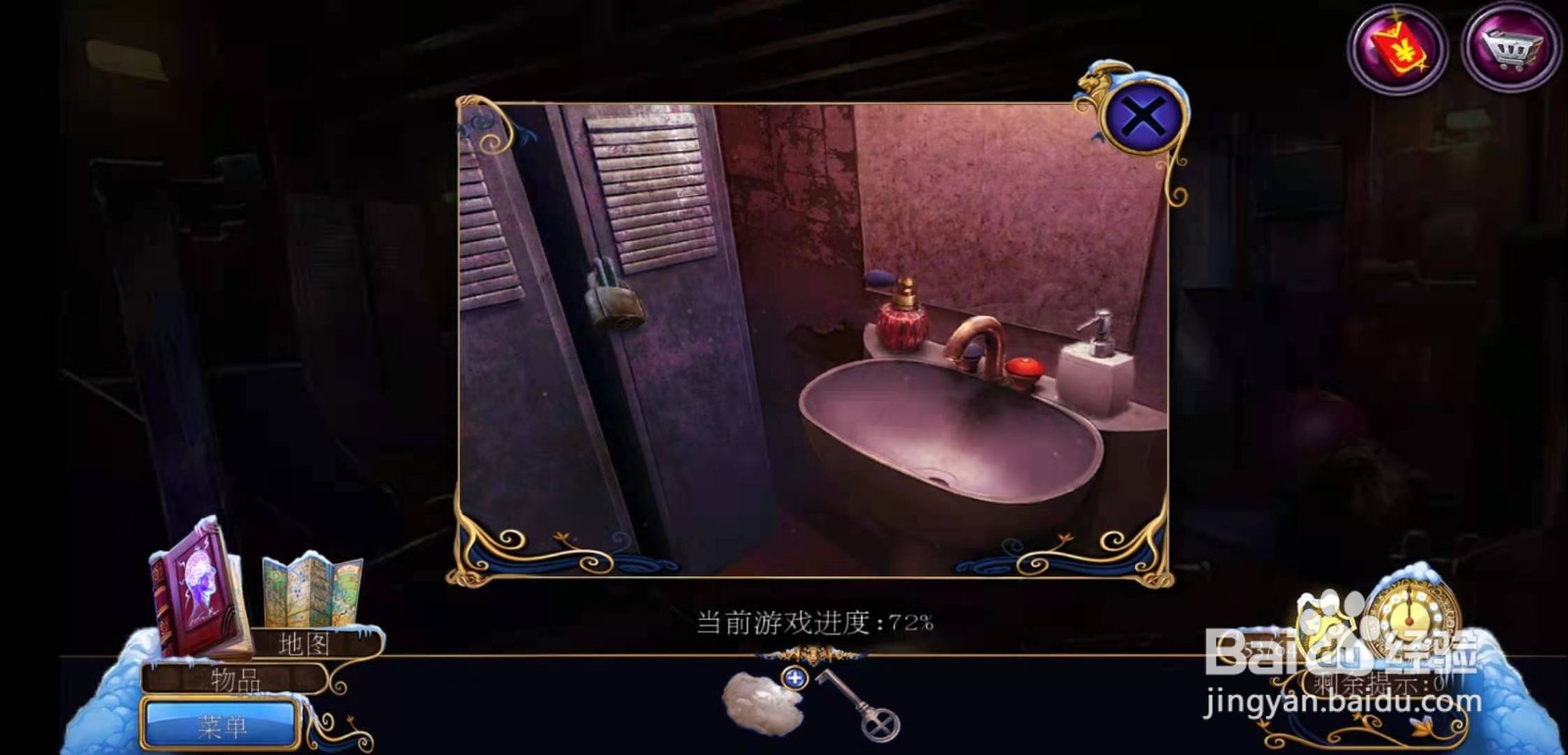Inspect the red perfume bottle on the shelf
1568x755 pixels.
click(x=903, y=324)
